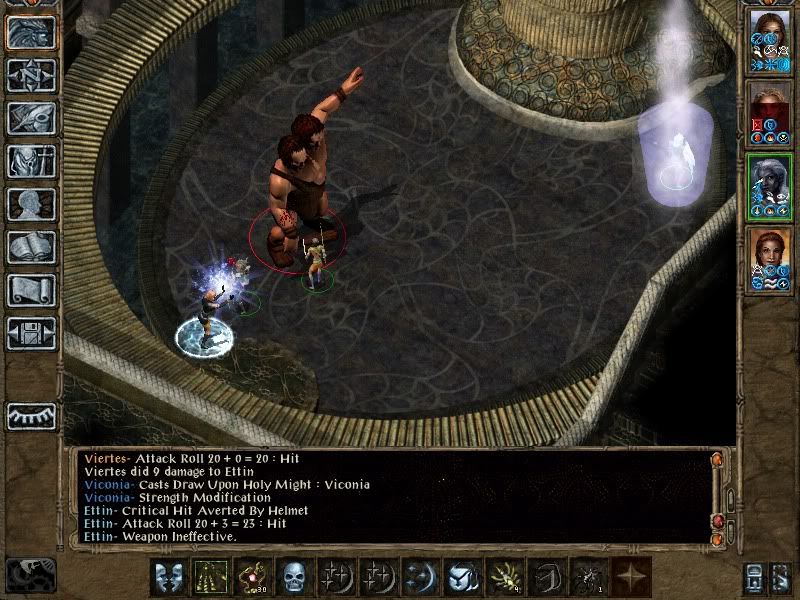Open the priest scroll
The width and height of the screenshot is (800, 600).
pos(31,290)
